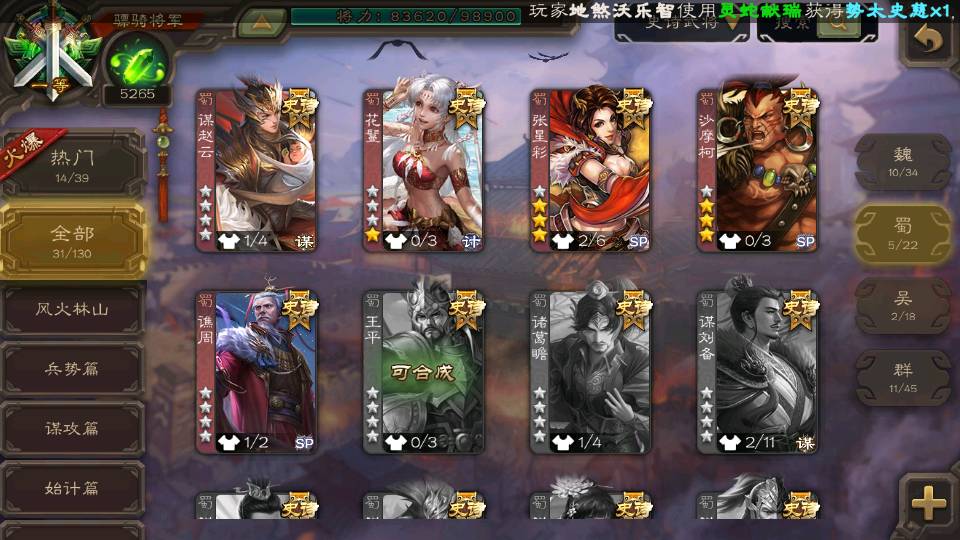Show the 群 faction heroes
This screenshot has height=540, width=960.
pos(902,377)
